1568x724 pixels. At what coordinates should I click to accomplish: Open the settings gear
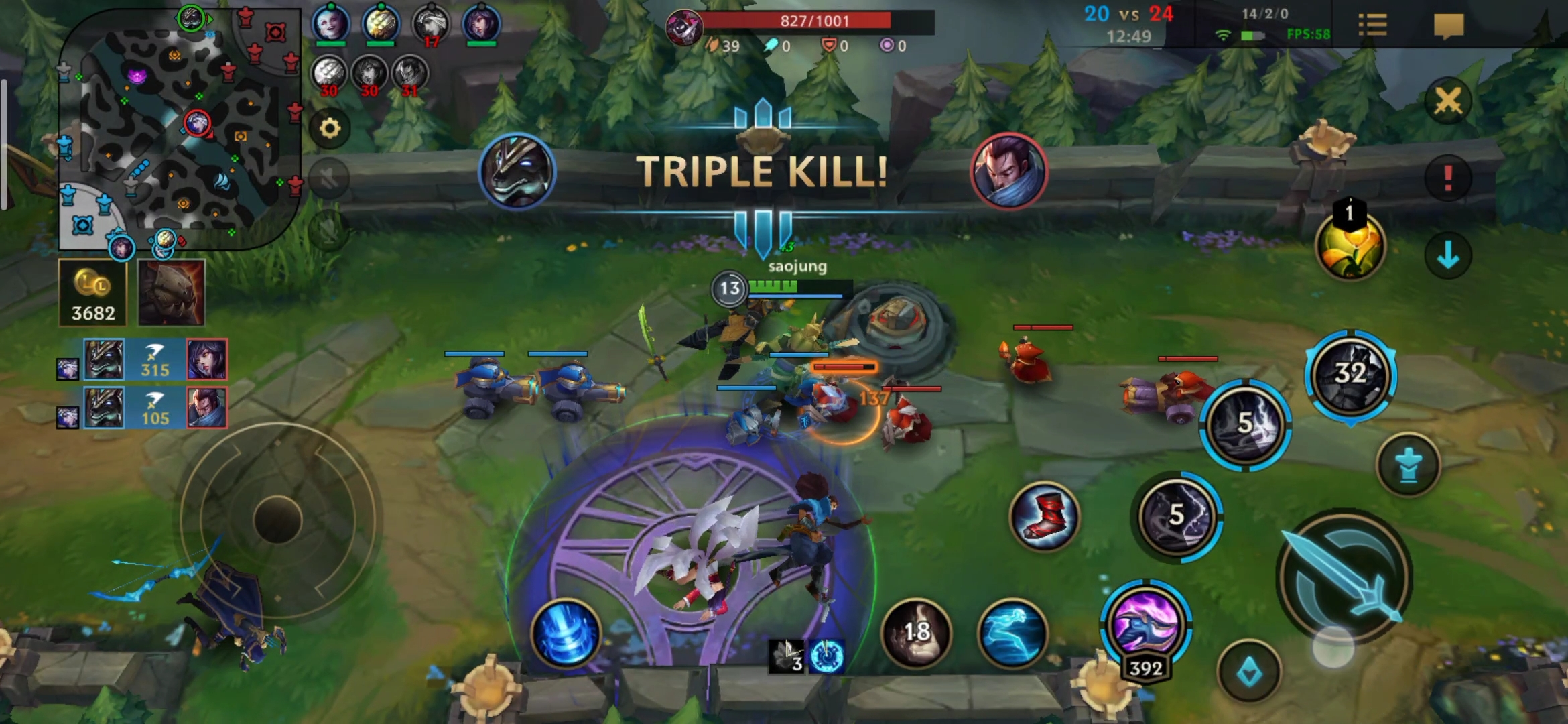click(330, 128)
